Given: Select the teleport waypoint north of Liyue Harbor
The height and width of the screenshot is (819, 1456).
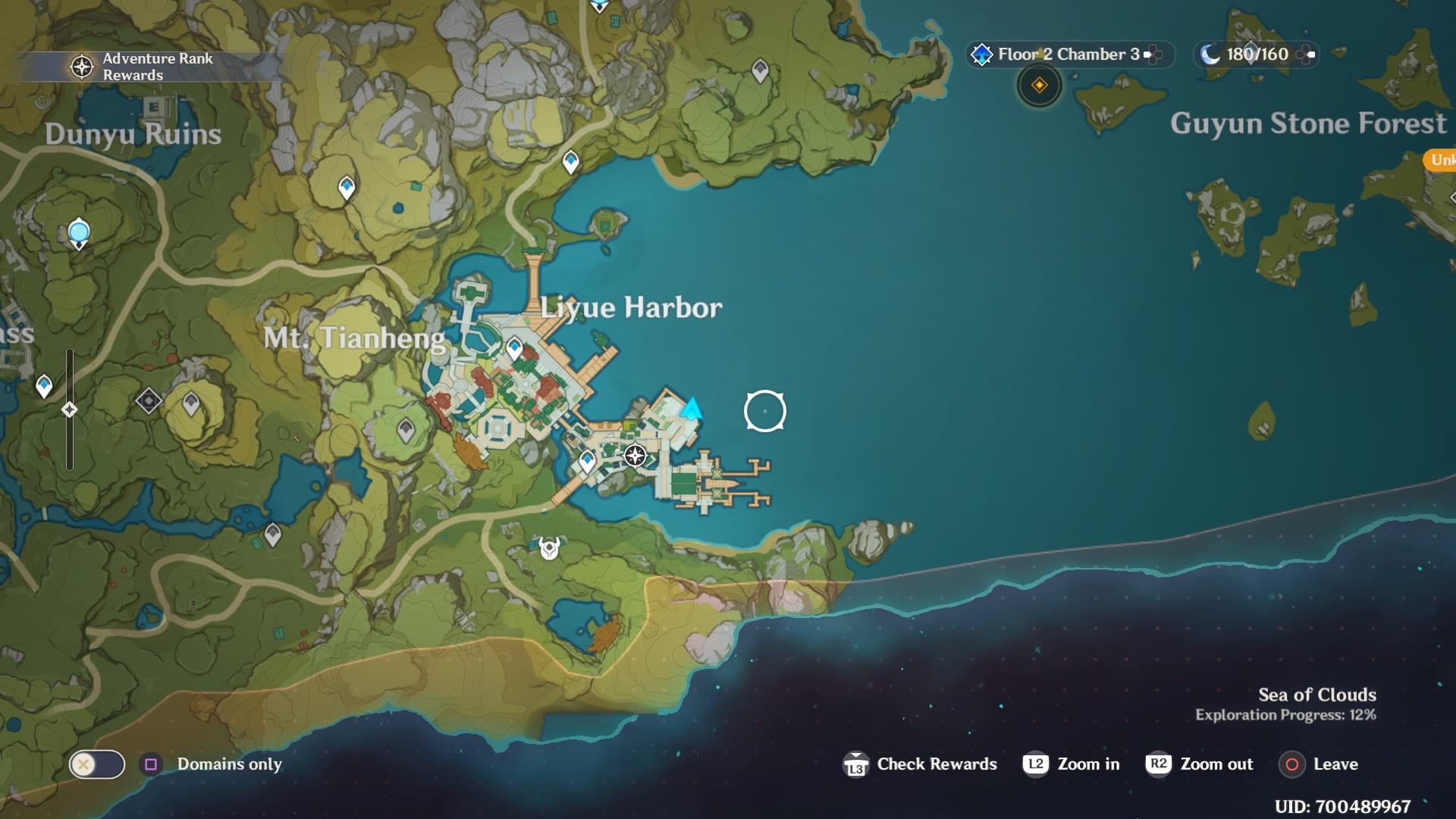Looking at the screenshot, I should pyautogui.click(x=570, y=163).
